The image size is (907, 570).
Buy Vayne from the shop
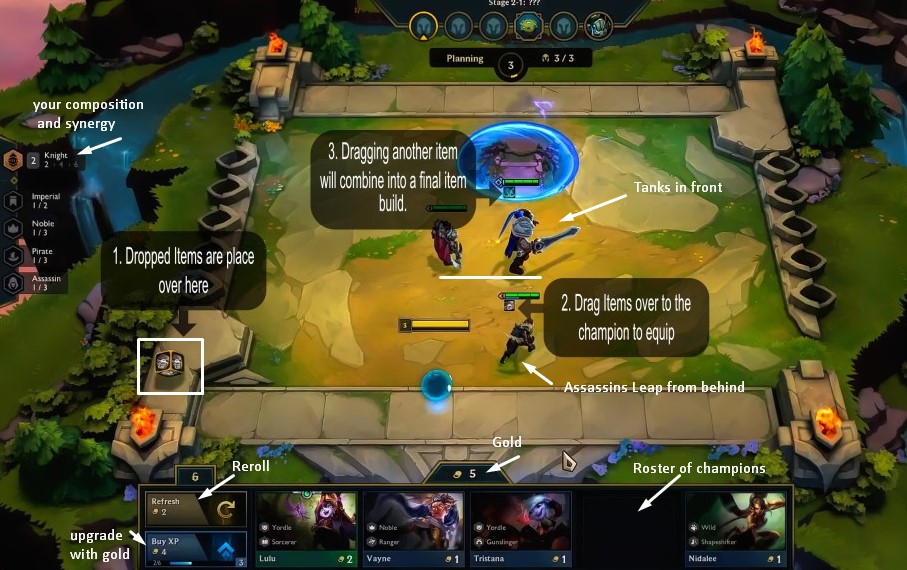point(413,529)
